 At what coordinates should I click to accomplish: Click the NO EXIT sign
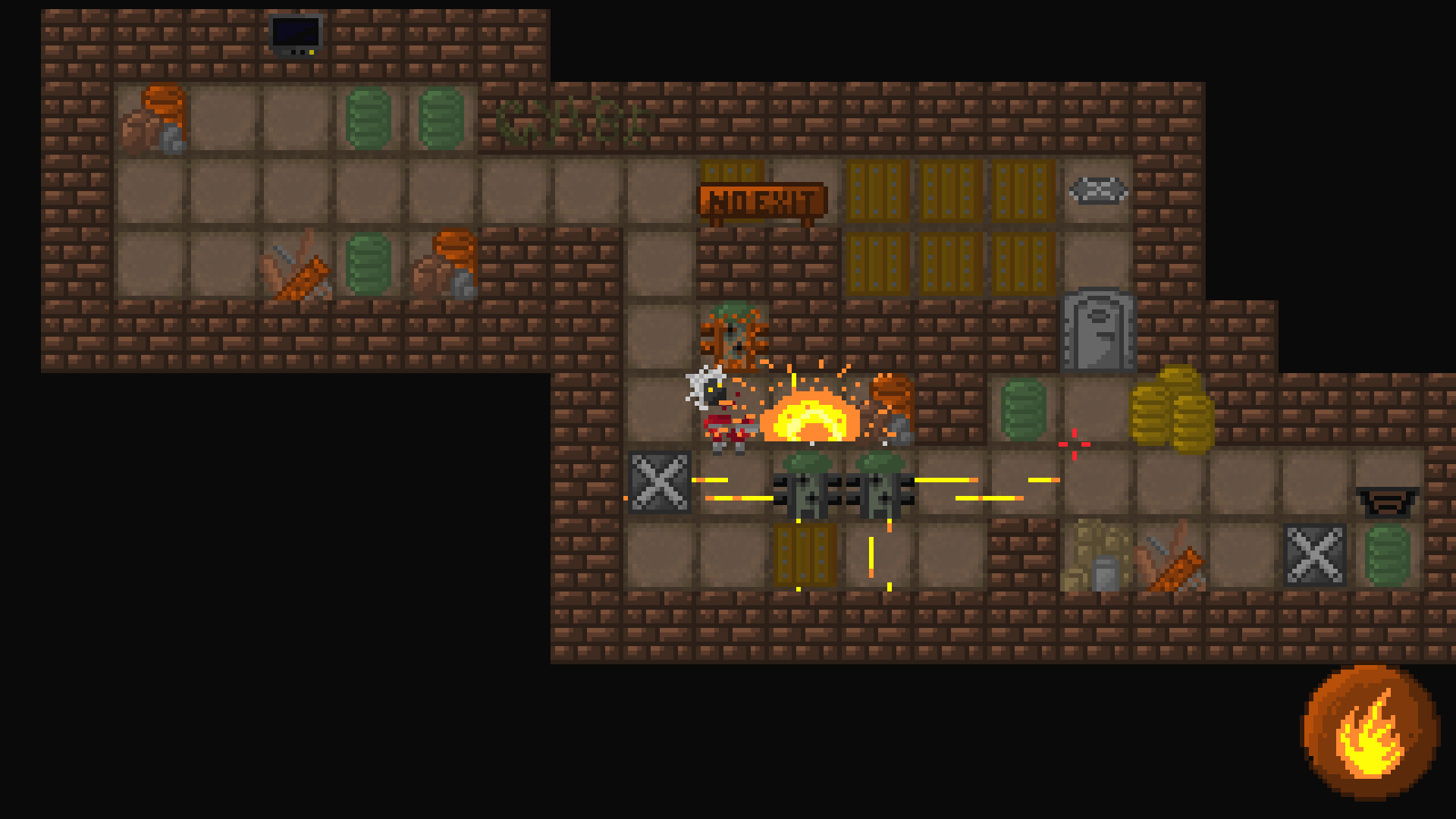[762, 201]
